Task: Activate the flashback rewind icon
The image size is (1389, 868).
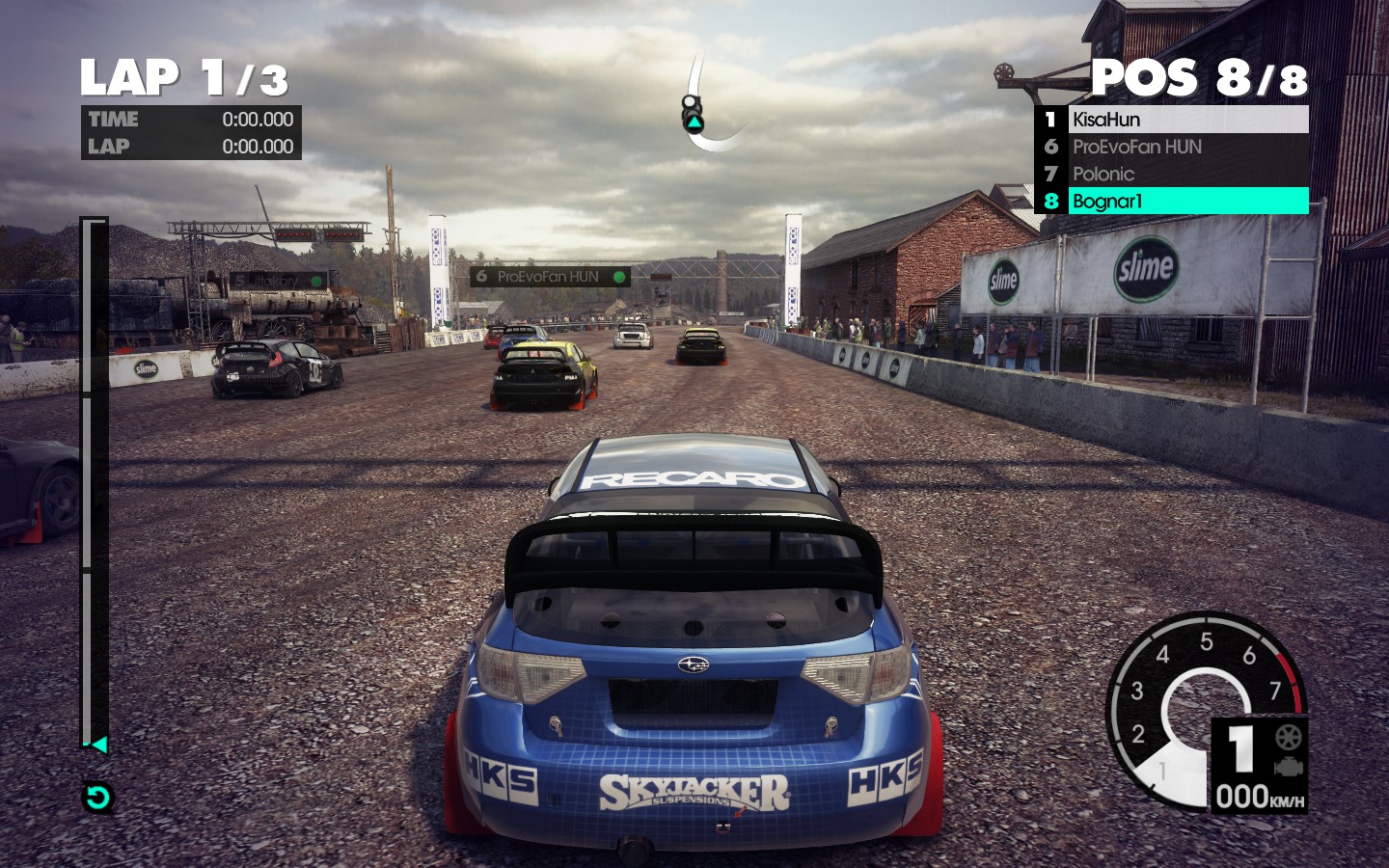Action: click(x=97, y=798)
